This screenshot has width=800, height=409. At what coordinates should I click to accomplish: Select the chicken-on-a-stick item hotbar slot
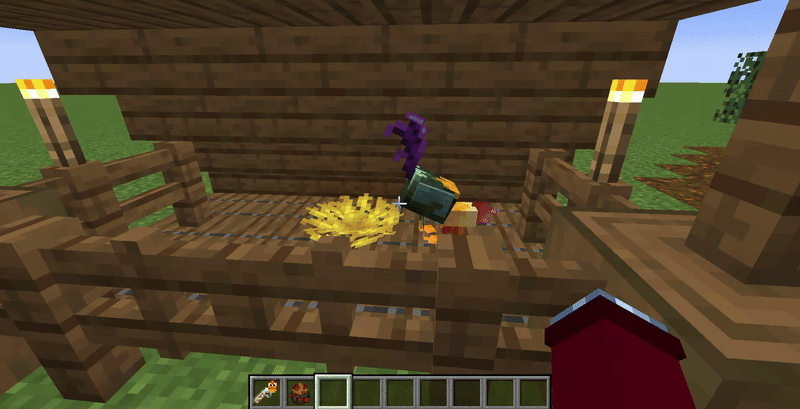pyautogui.click(x=266, y=391)
